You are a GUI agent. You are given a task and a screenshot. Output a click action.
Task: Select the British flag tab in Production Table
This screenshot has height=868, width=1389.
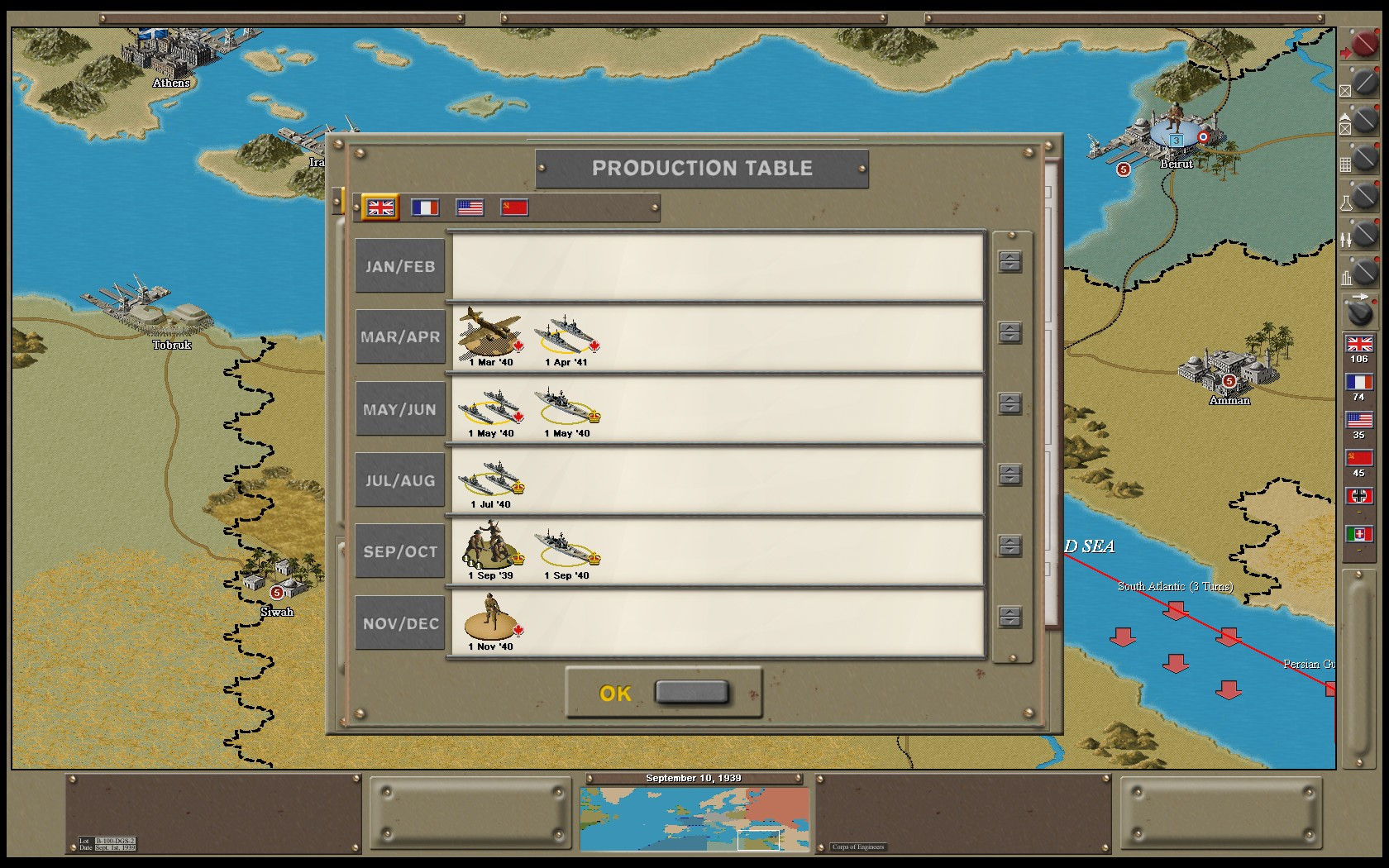click(380, 207)
